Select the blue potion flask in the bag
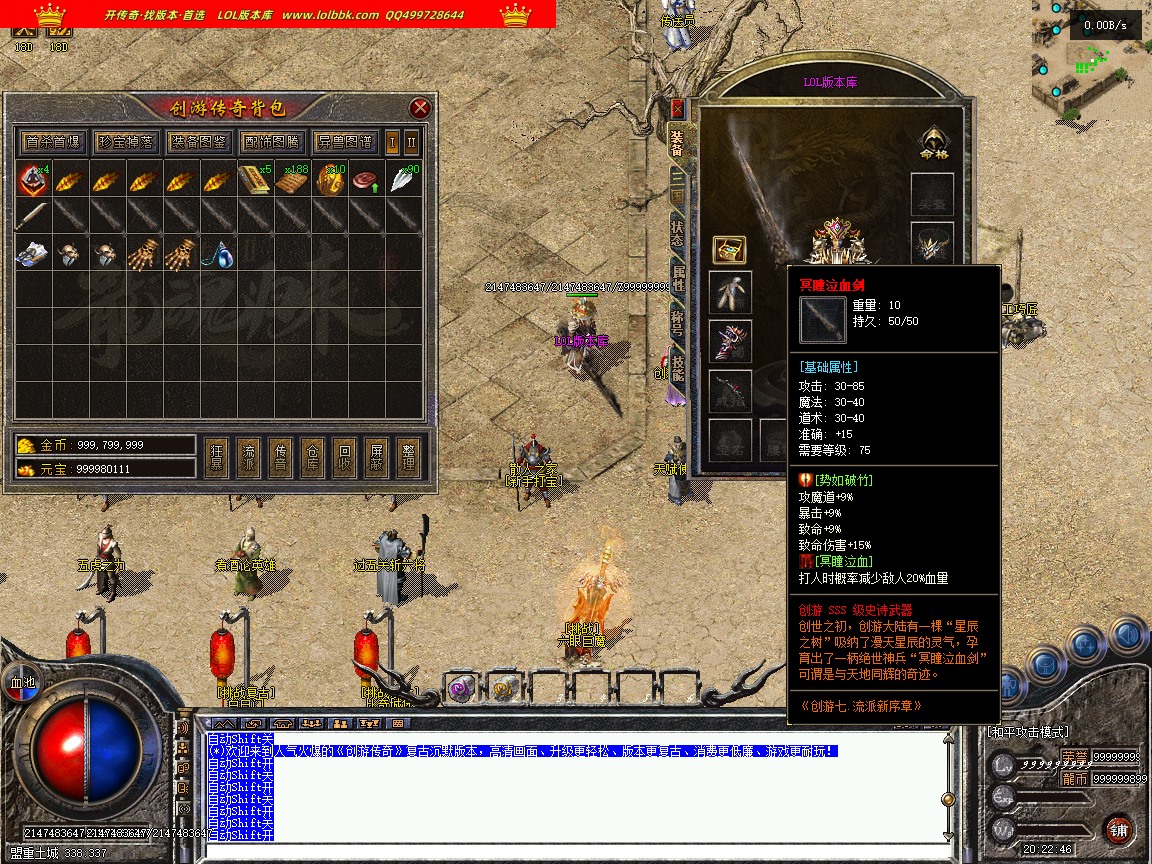Screen dimensions: 1152x864 click(x=219, y=254)
